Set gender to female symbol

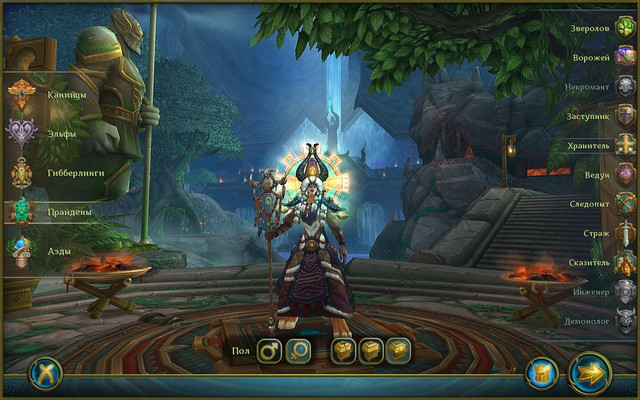point(299,351)
